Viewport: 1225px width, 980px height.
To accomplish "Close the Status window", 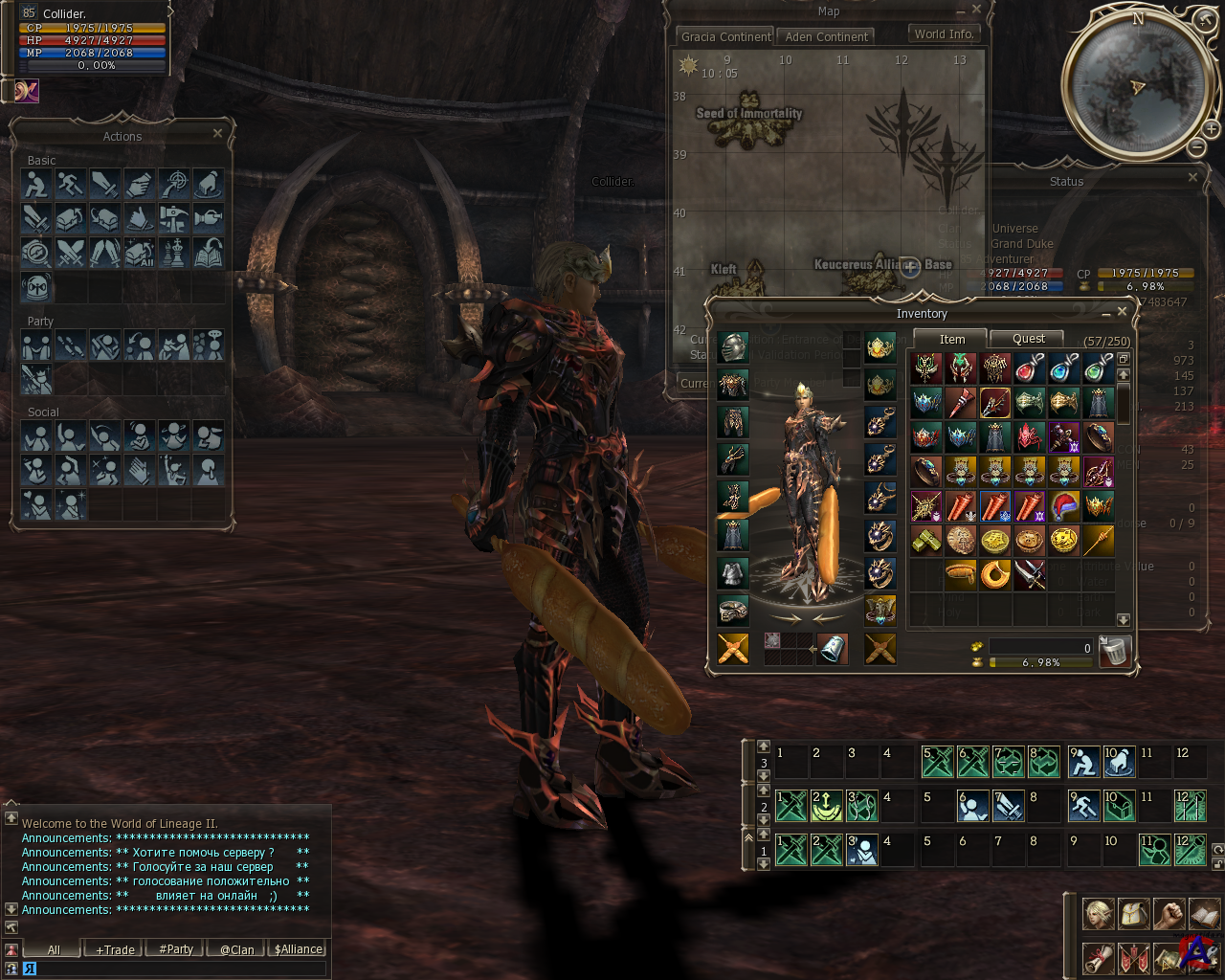I will [1192, 178].
